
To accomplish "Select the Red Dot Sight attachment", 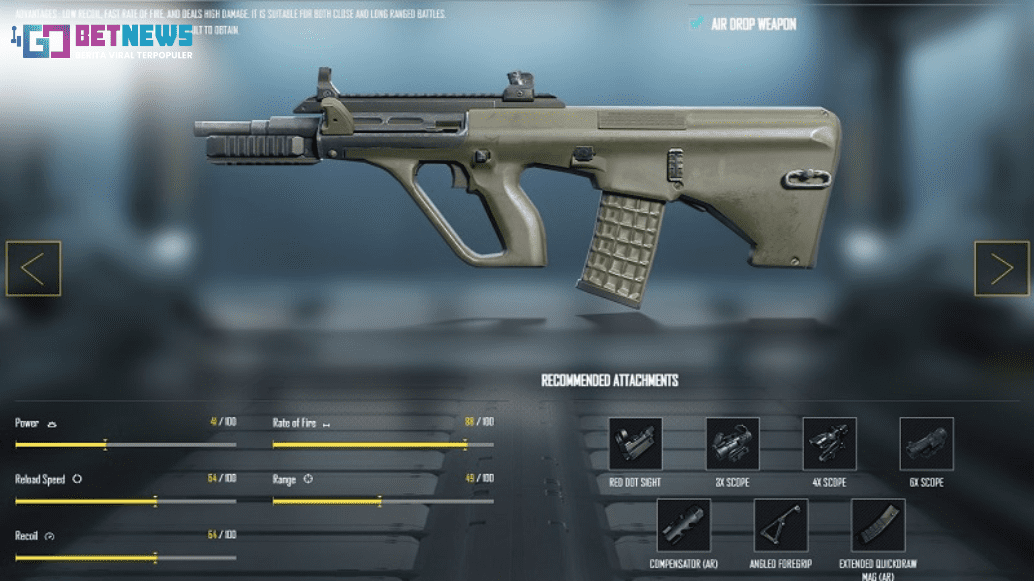I will pyautogui.click(x=635, y=444).
